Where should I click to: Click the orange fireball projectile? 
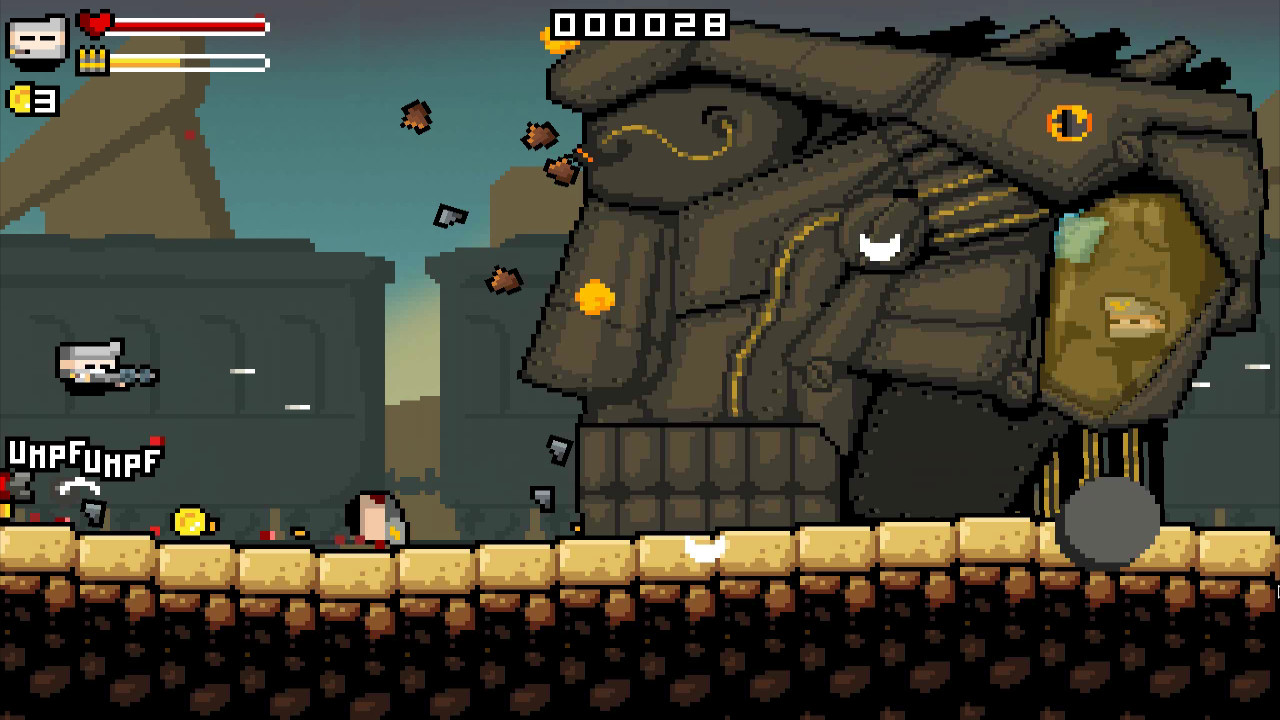click(594, 298)
